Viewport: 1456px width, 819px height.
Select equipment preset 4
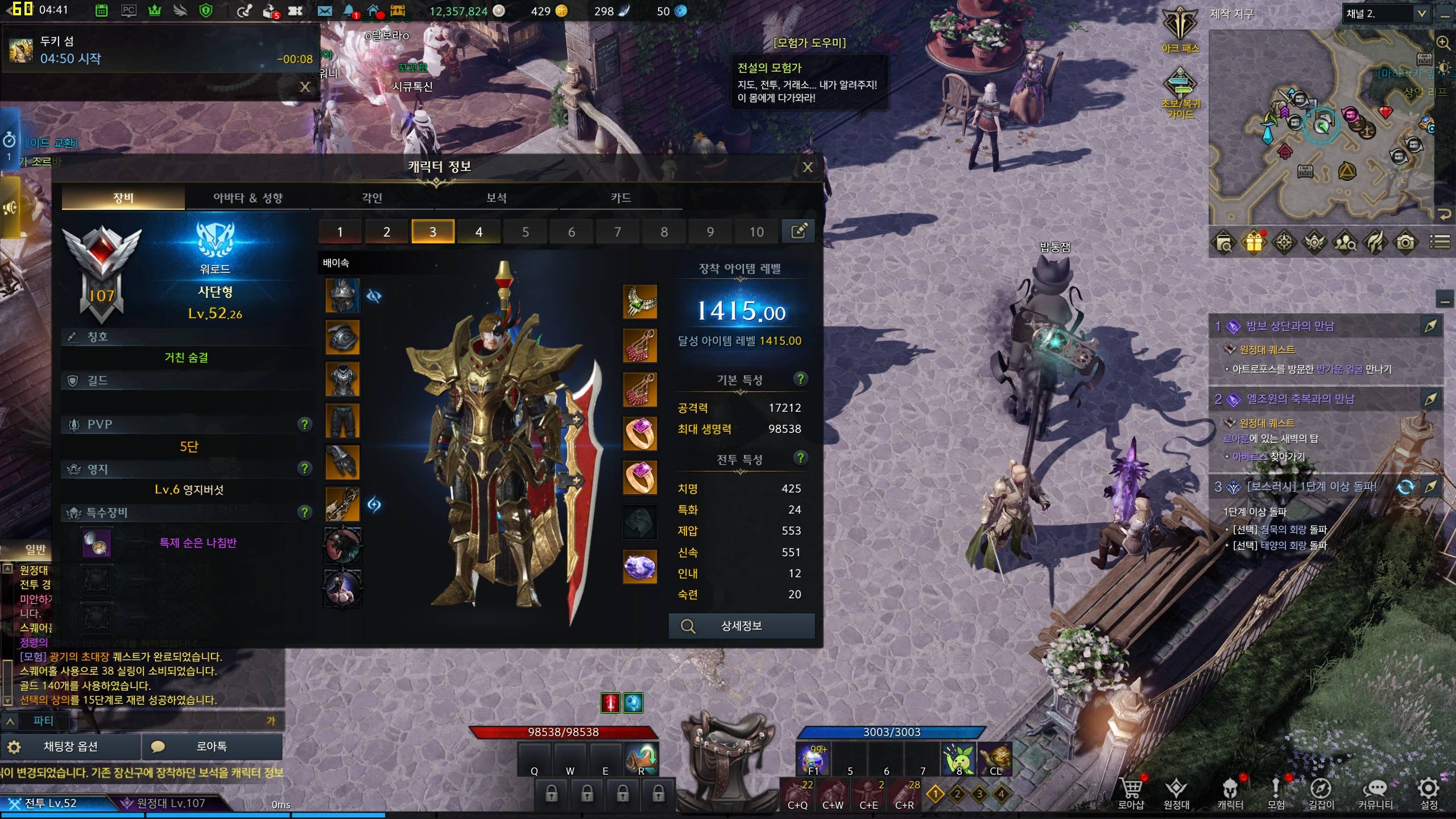point(479,232)
